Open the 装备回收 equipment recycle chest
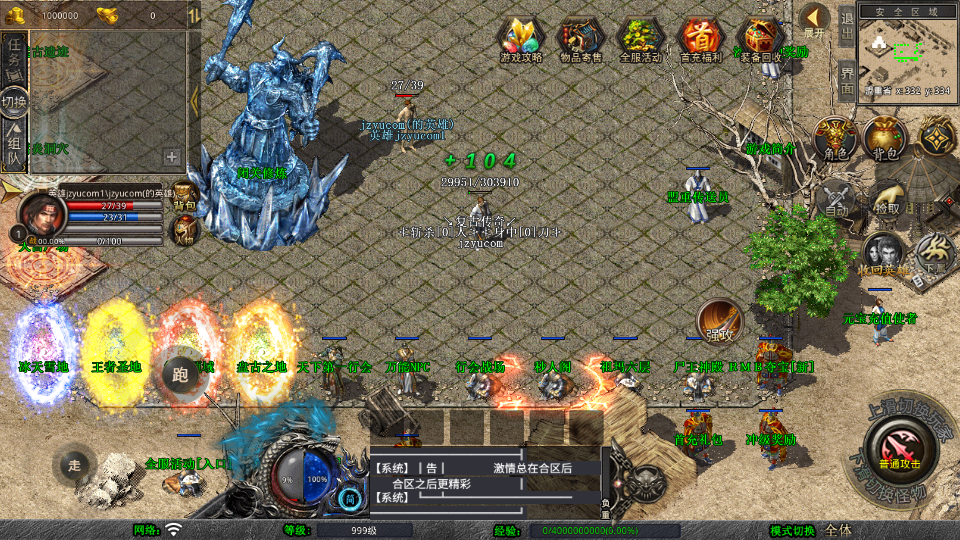The height and width of the screenshot is (540, 960). pyautogui.click(x=760, y=40)
